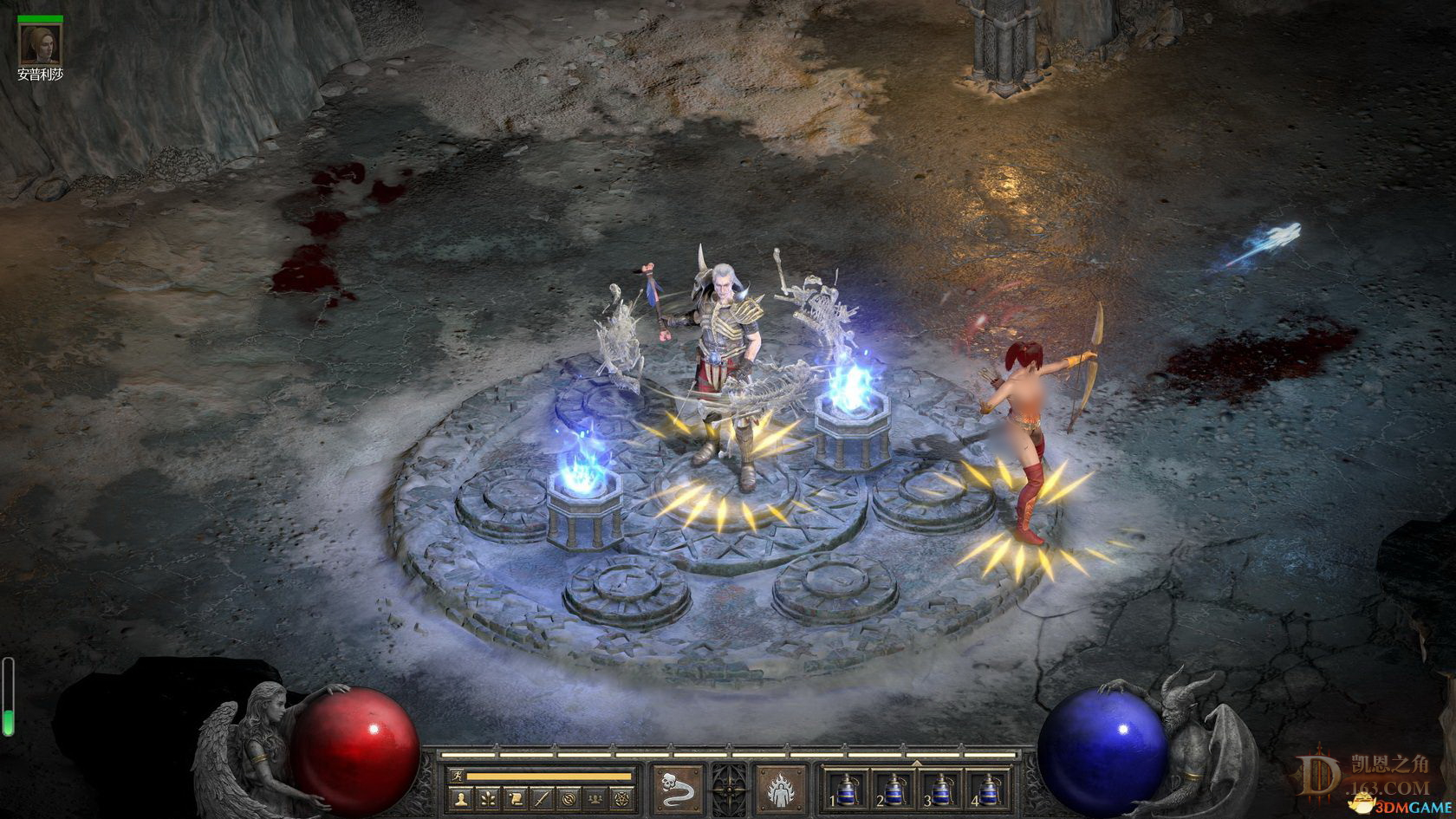The width and height of the screenshot is (1456, 819).
Task: Expand the belt with the arrow above potions
Action: click(x=917, y=763)
